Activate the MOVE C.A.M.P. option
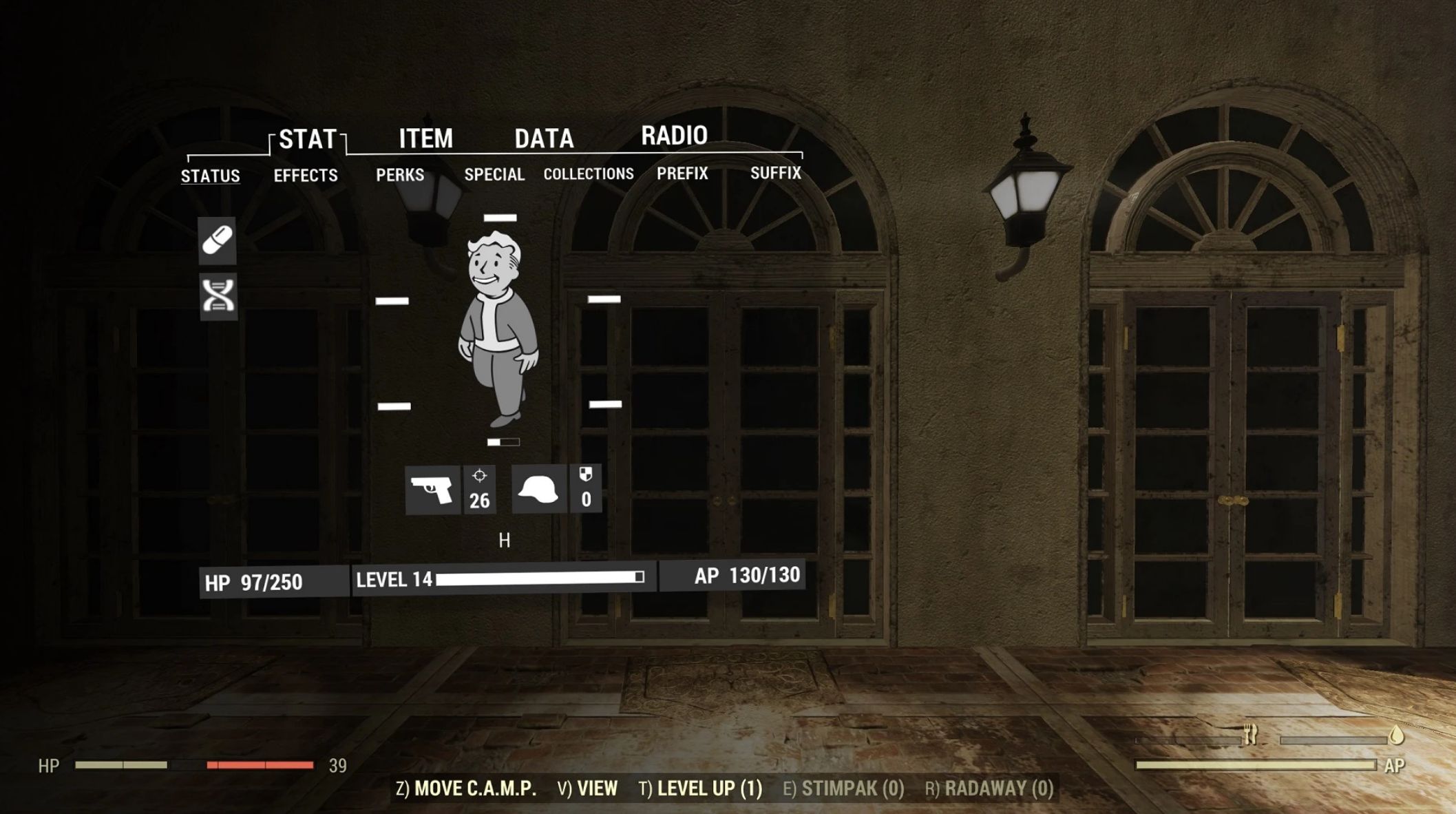1456x814 pixels. (466, 789)
